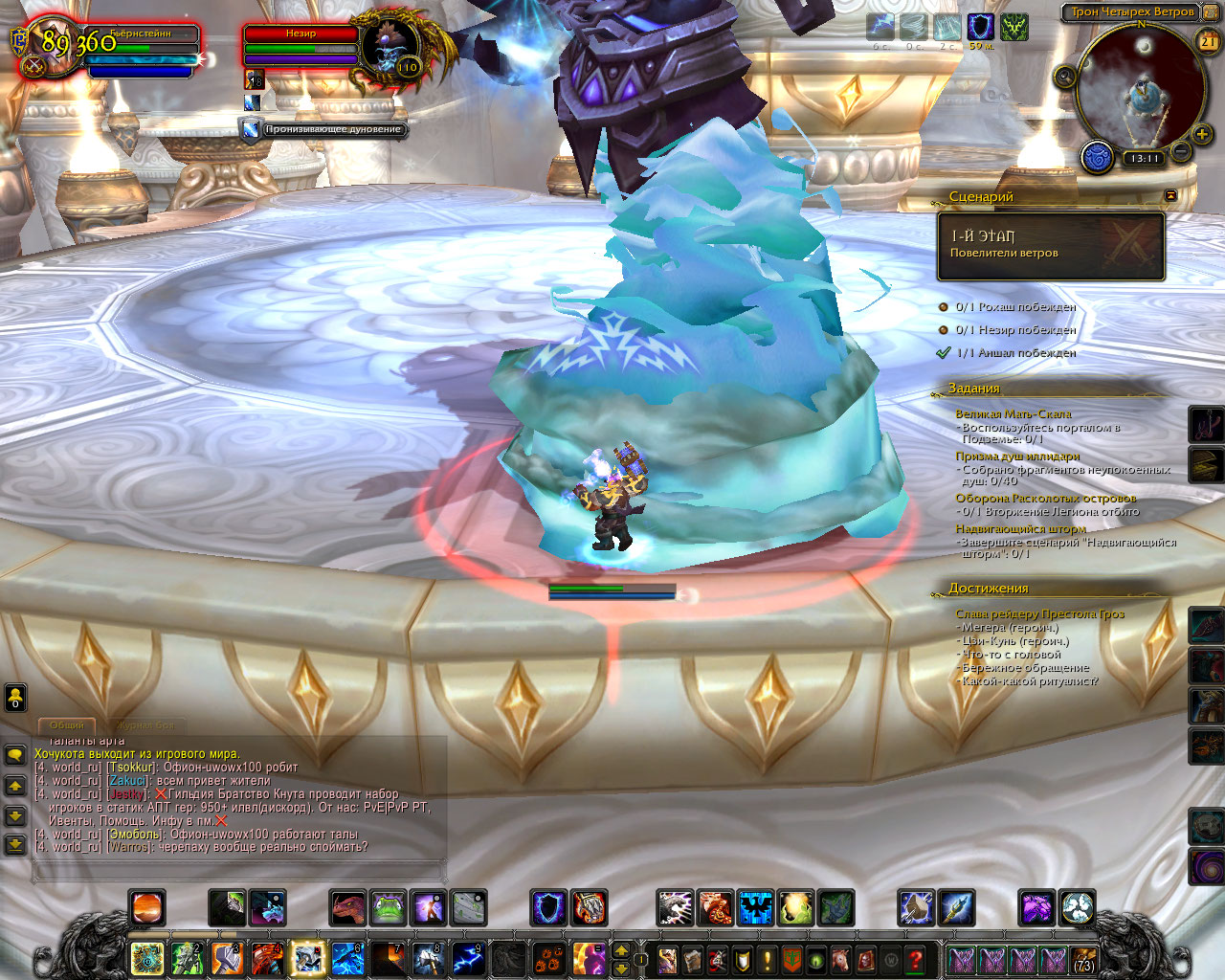Open the blue swirl class hall button
1225x980 pixels.
[1097, 157]
